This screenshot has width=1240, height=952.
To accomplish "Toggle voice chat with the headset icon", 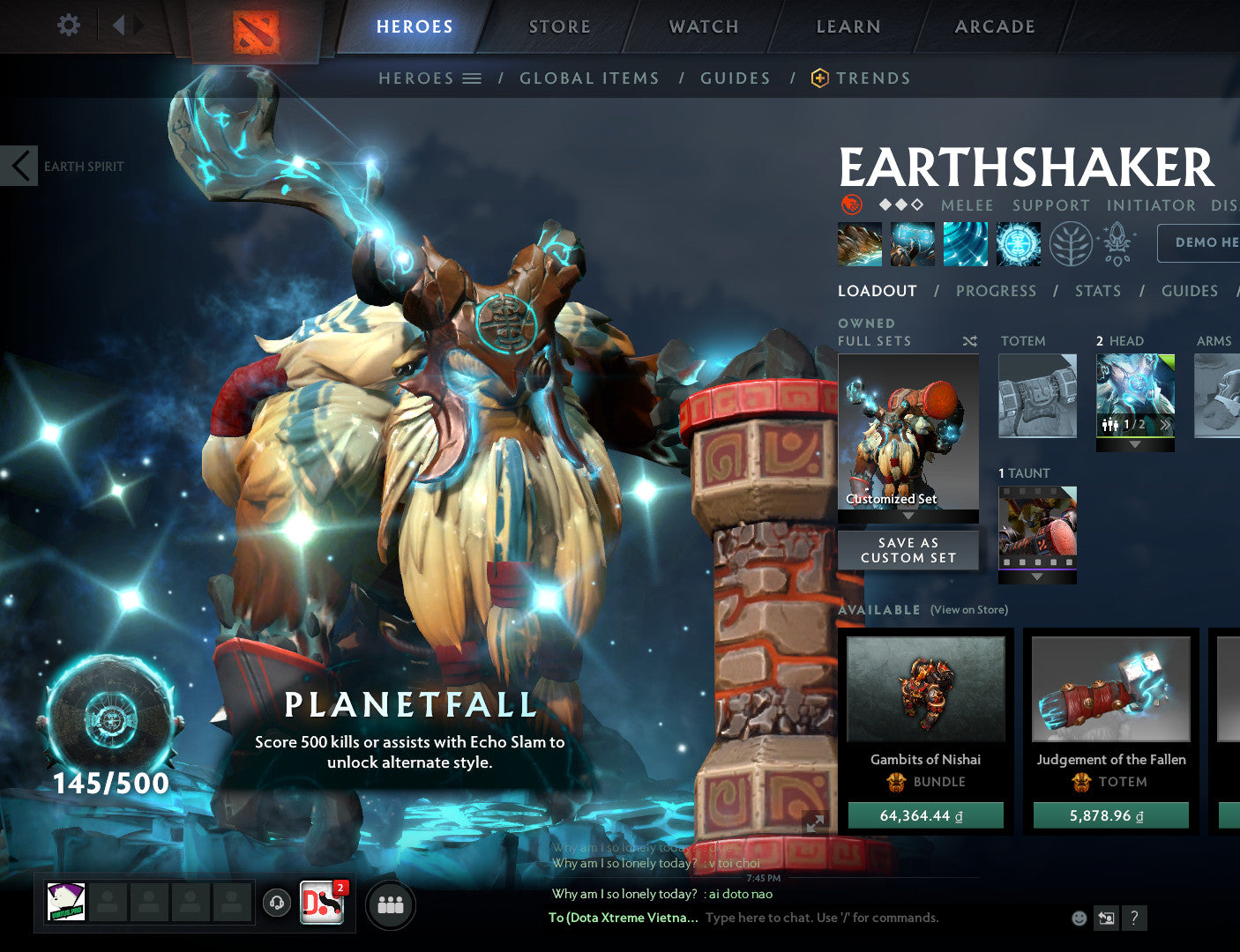I will click(277, 903).
